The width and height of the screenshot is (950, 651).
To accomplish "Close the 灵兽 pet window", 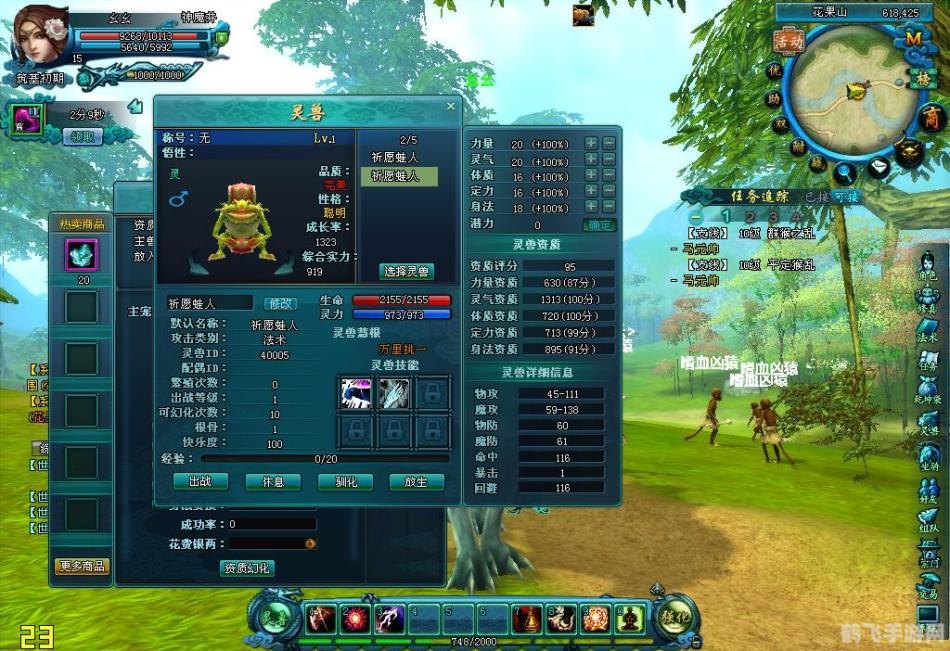I will 450,106.
